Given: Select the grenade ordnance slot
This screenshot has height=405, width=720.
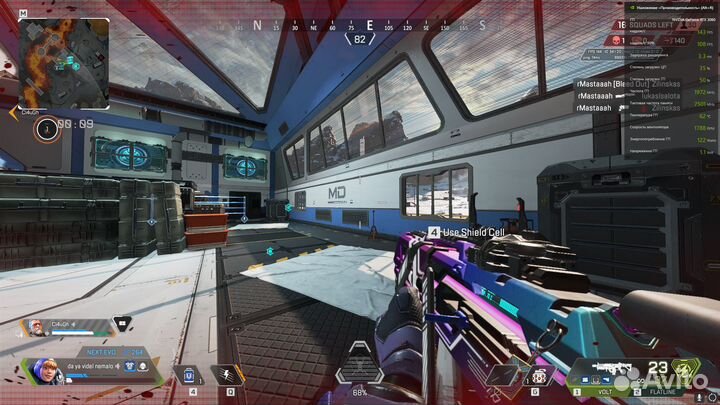Looking at the screenshot, I should click(539, 376).
